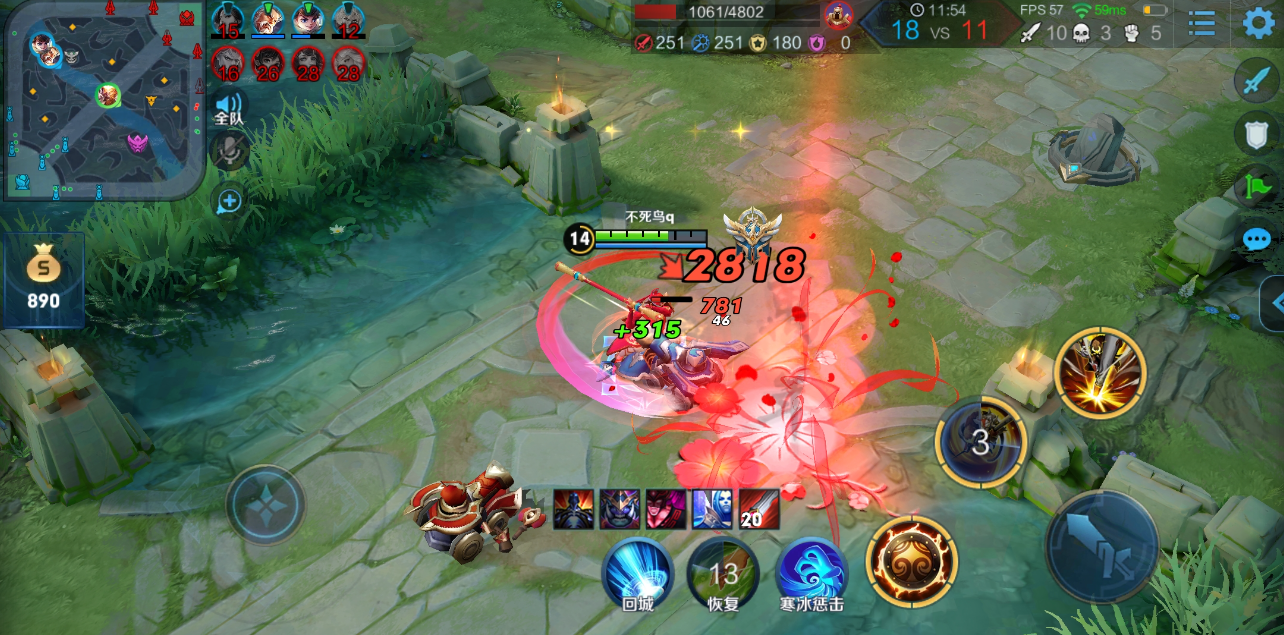Send the shield retreat signal
The height and width of the screenshot is (635, 1284).
click(x=1257, y=132)
